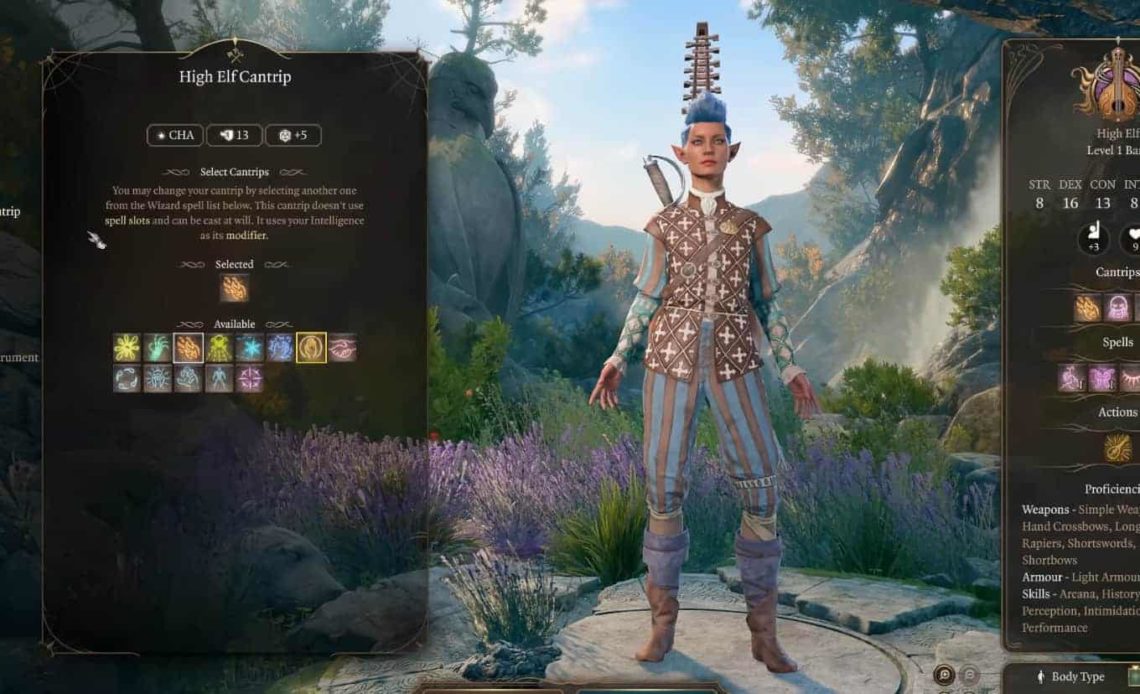
Task: Choose the pink handshake cantrip
Action: click(342, 347)
